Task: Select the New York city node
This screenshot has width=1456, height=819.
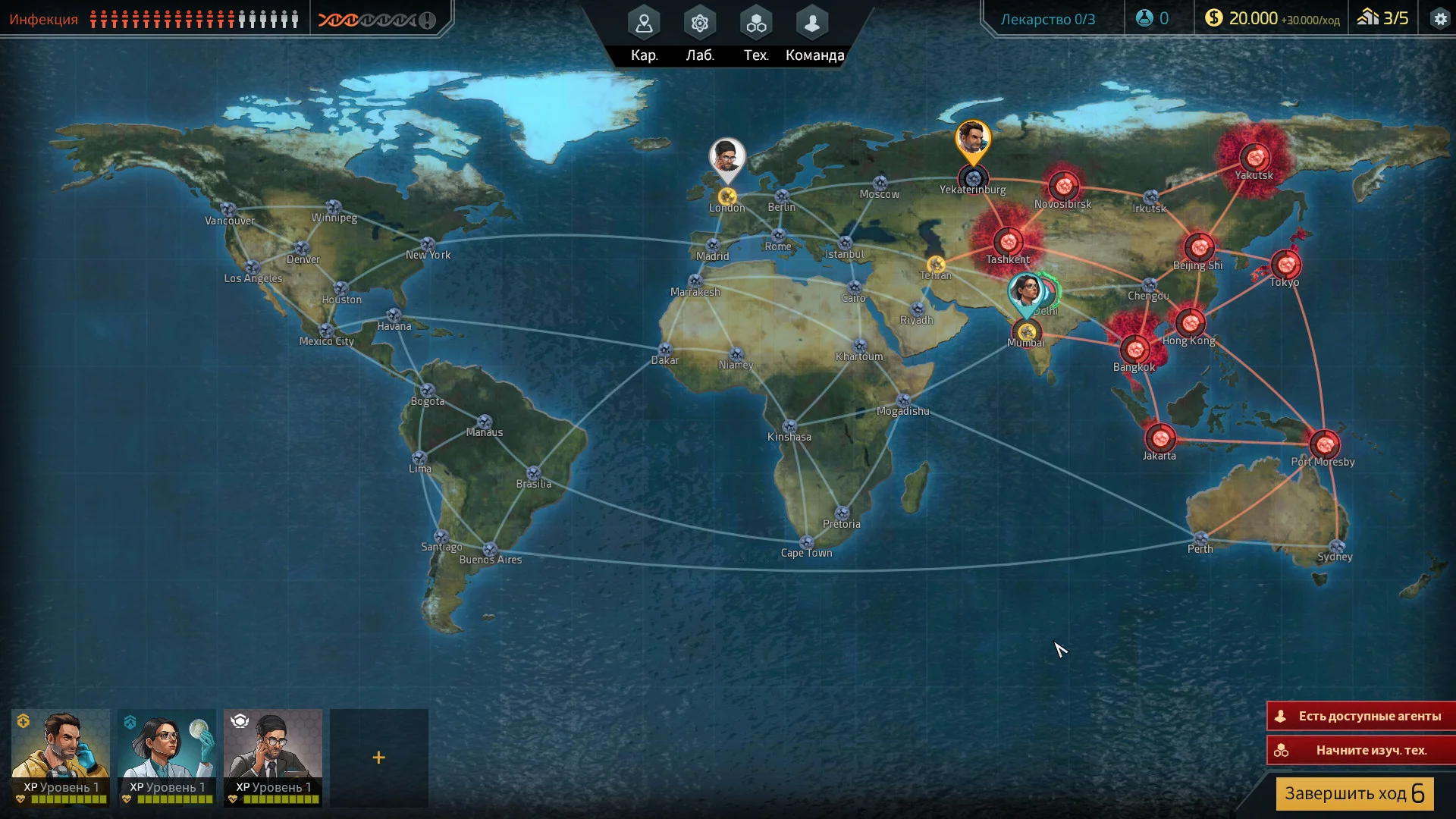Action: coord(428,244)
